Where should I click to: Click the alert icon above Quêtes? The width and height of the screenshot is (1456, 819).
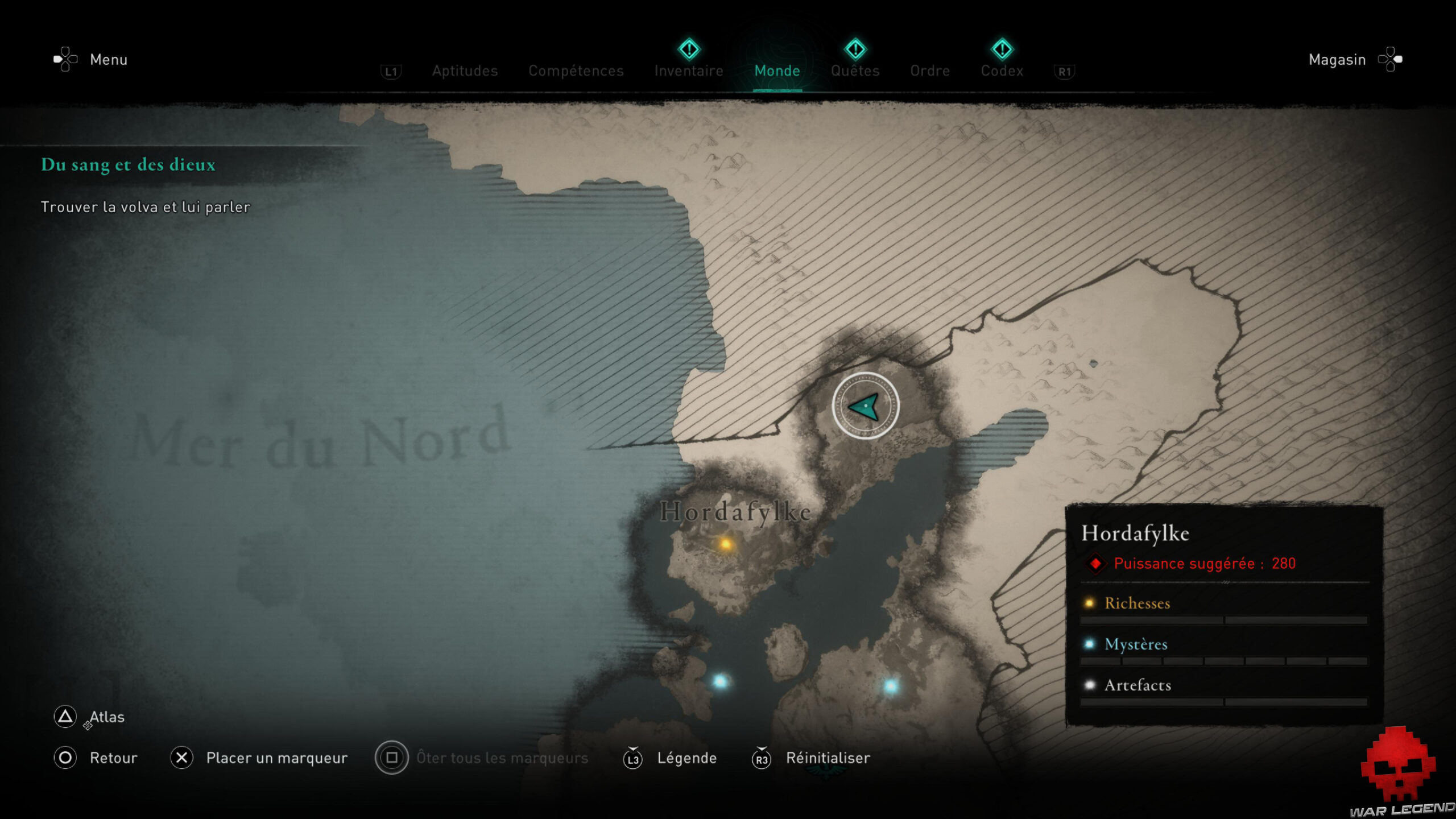[855, 50]
